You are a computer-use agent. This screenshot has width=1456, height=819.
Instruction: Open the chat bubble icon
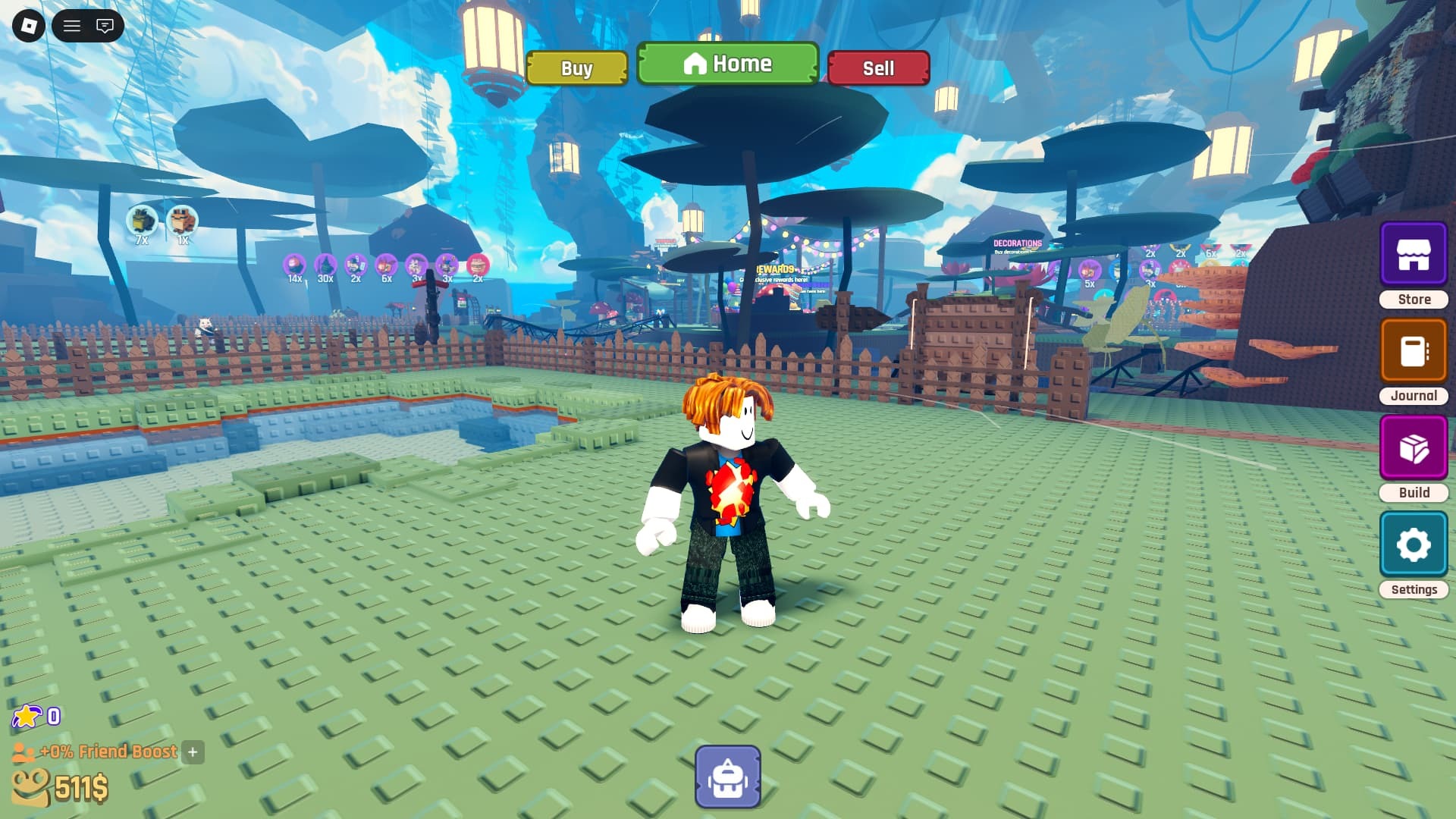tap(104, 26)
